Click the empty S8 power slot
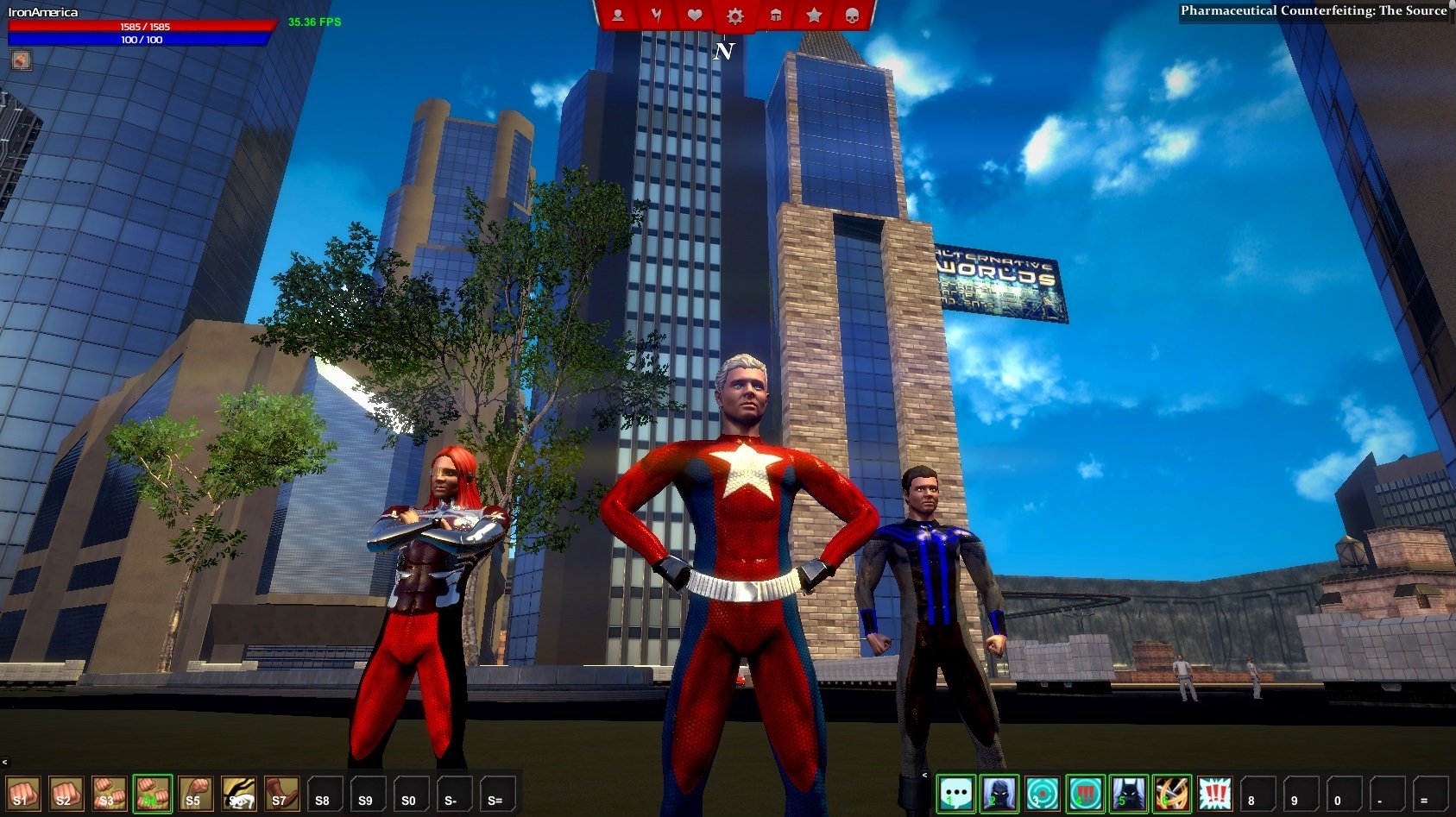The image size is (1456, 817). coord(323,795)
